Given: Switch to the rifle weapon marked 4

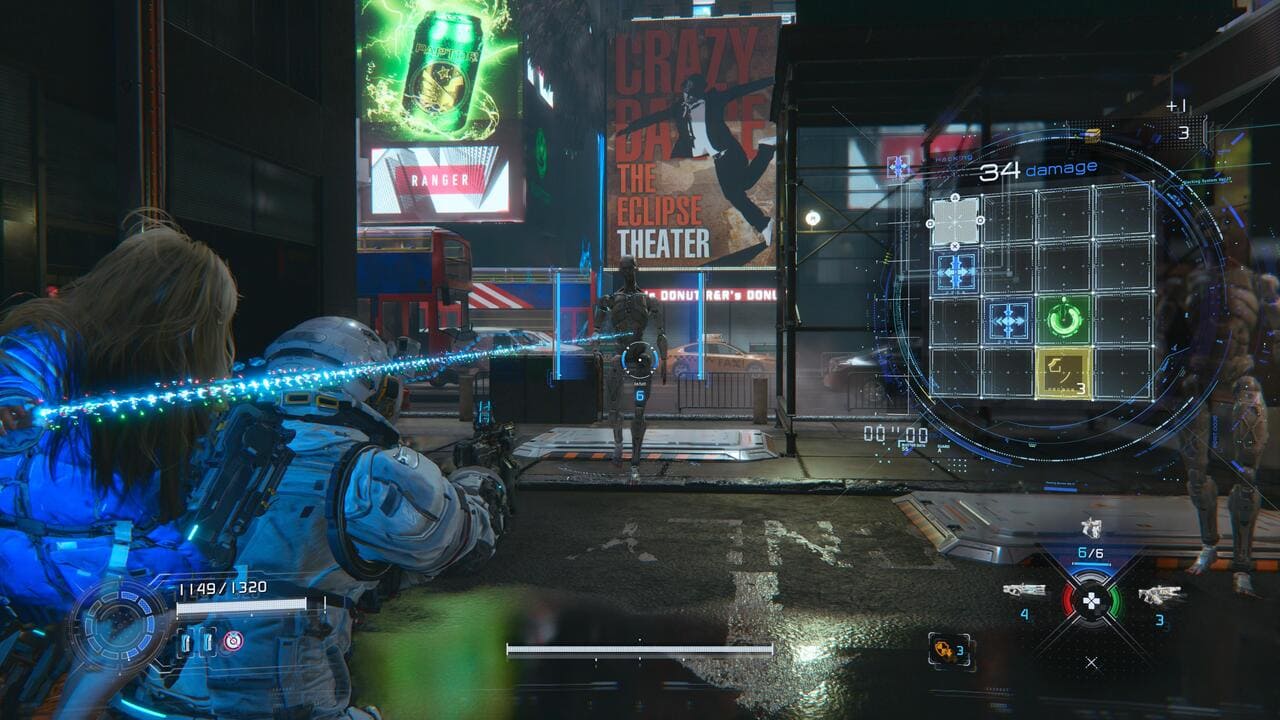Looking at the screenshot, I should [x=1024, y=591].
